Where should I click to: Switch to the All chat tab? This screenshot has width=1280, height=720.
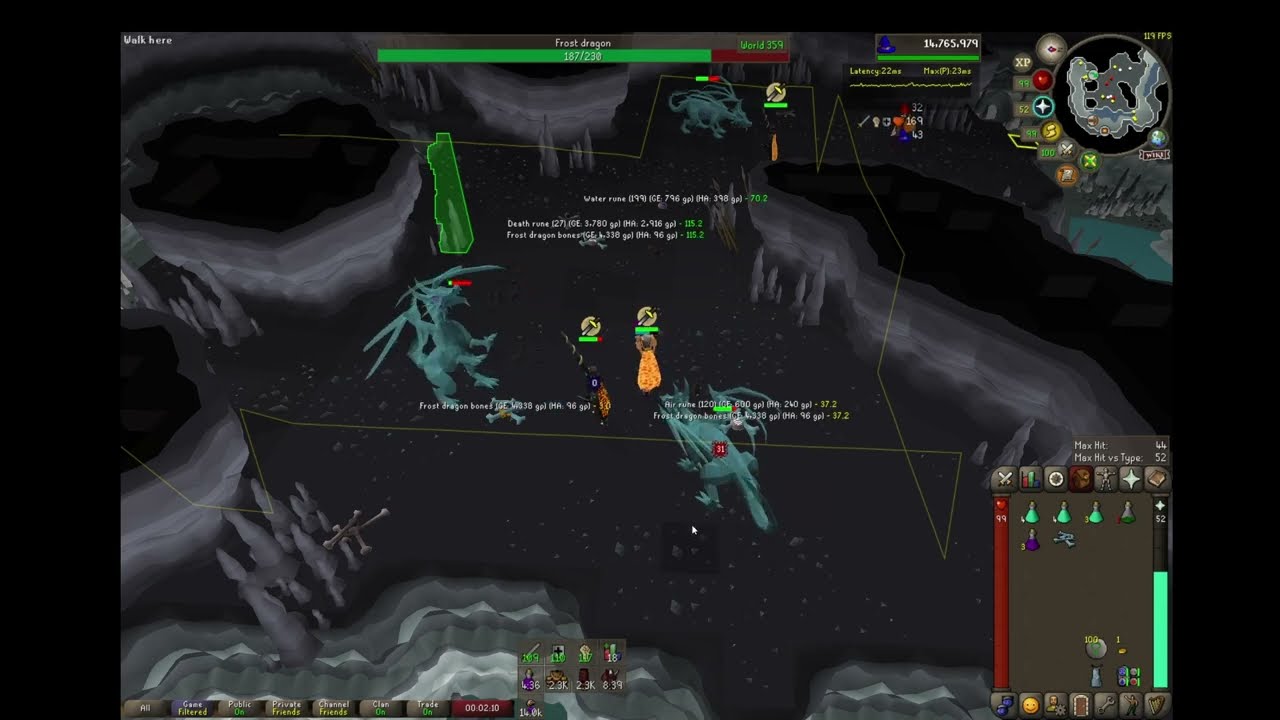tap(145, 708)
